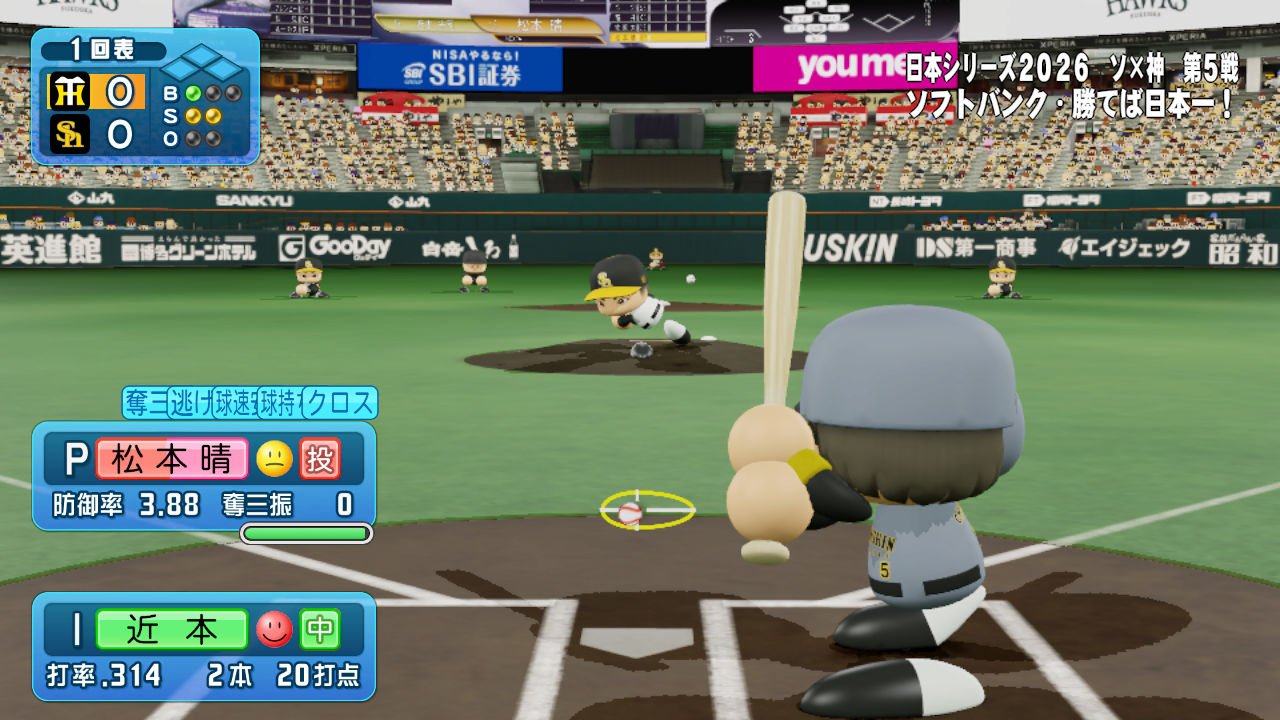Viewport: 1280px width, 720px height.
Task: Click the batter's red smiley condition icon
Action: coord(274,629)
